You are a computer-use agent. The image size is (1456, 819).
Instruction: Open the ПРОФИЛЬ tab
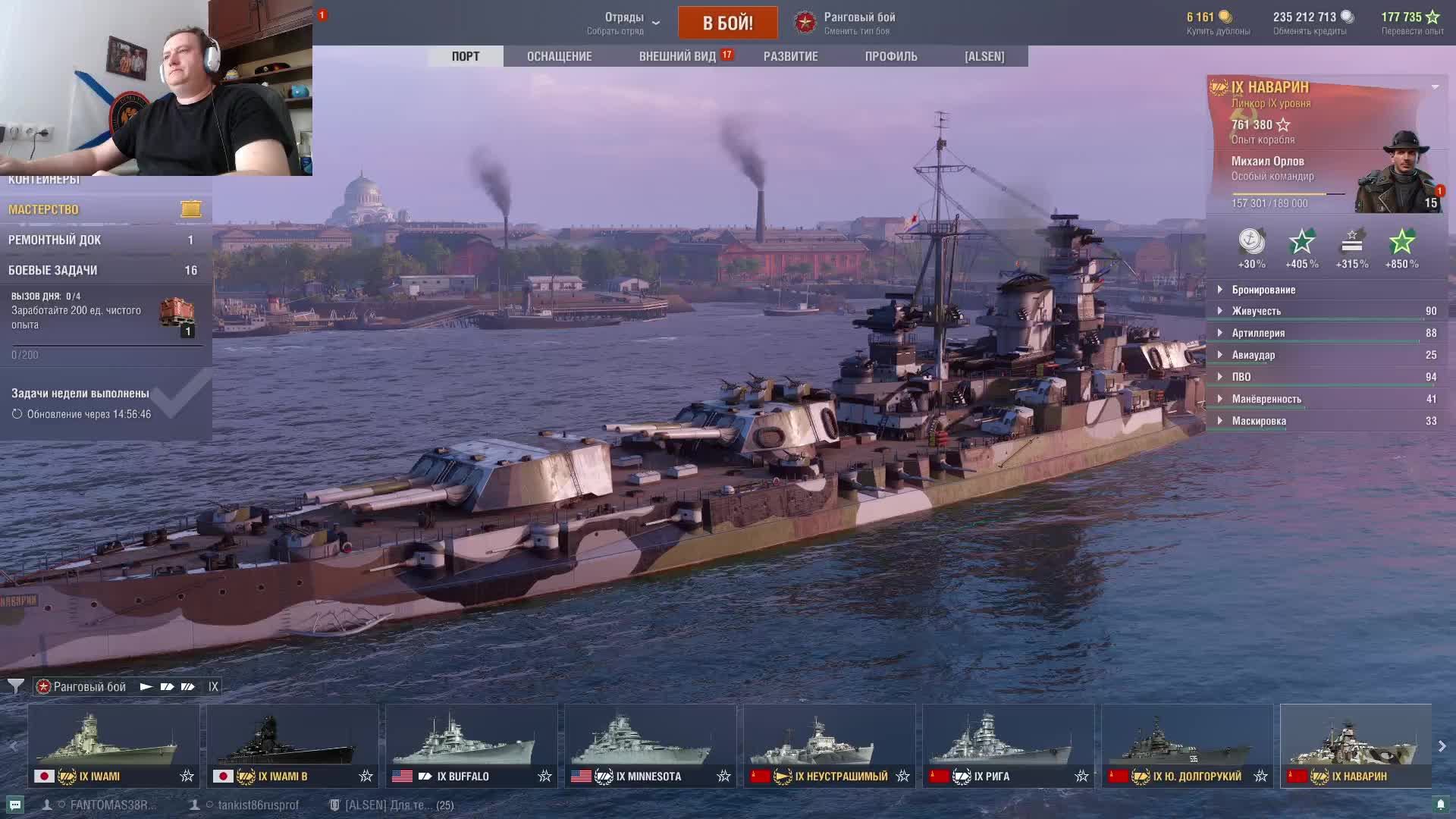pos(891,56)
